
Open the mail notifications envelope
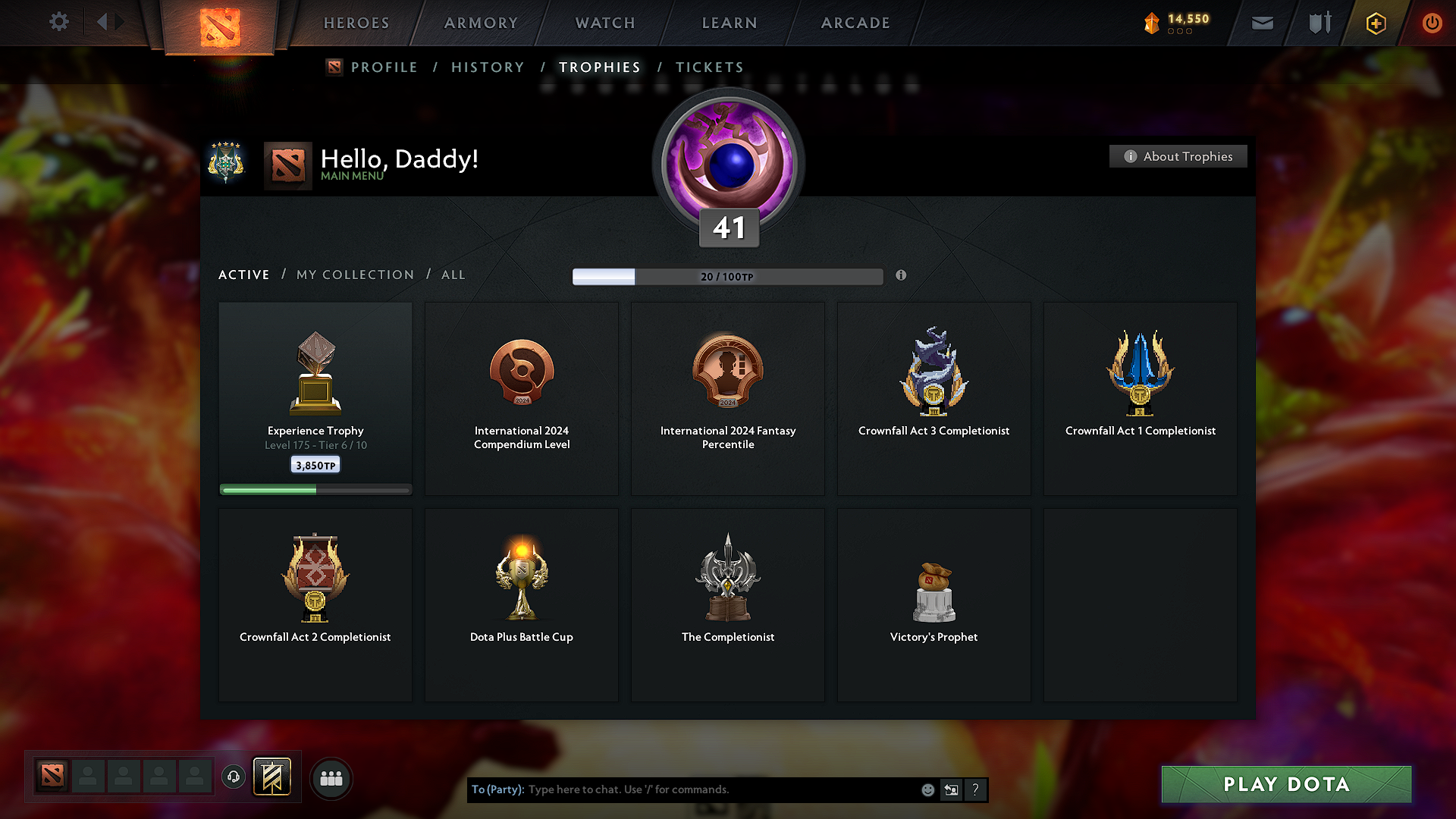point(1262,22)
